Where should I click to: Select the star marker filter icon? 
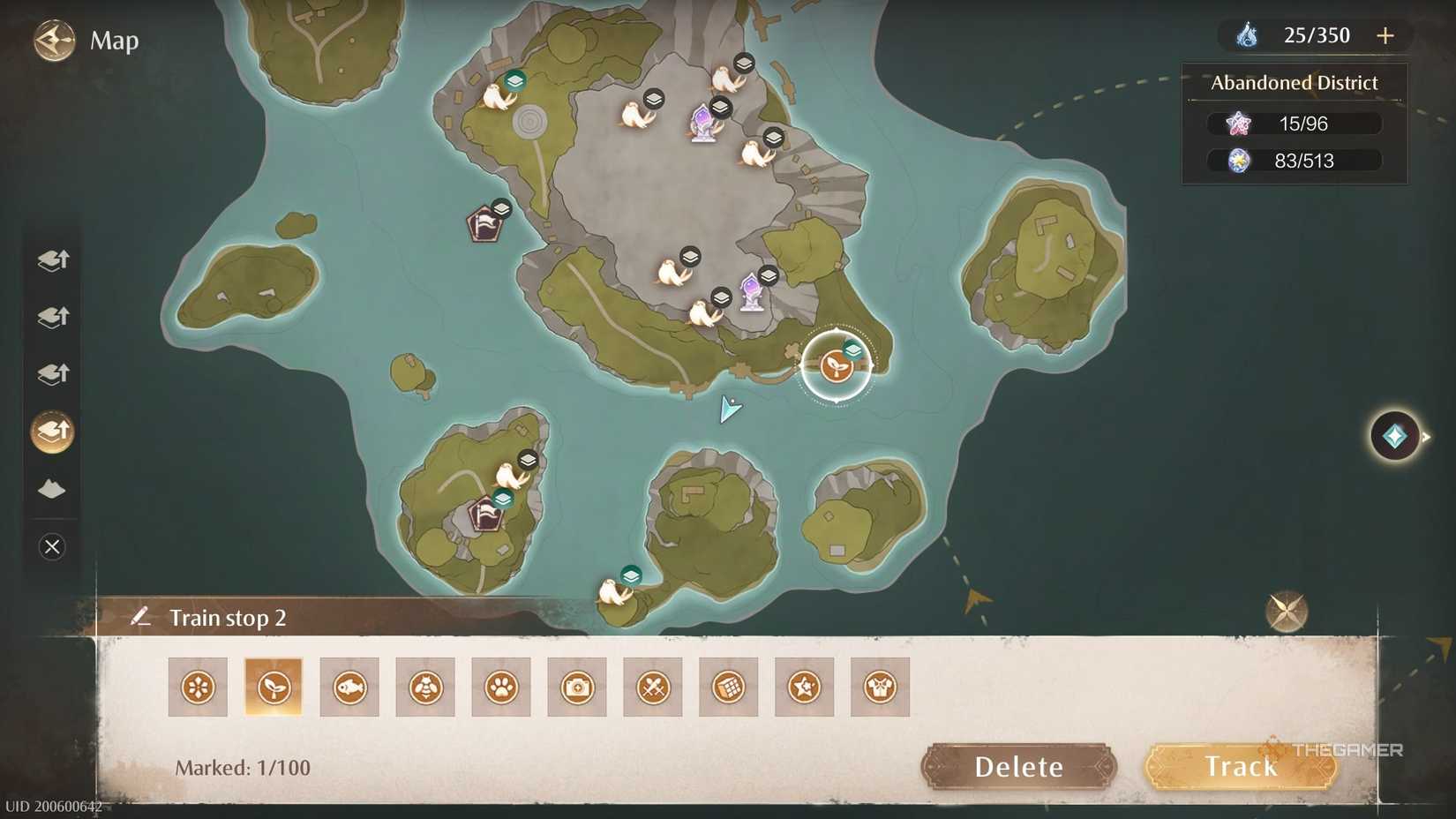[804, 686]
